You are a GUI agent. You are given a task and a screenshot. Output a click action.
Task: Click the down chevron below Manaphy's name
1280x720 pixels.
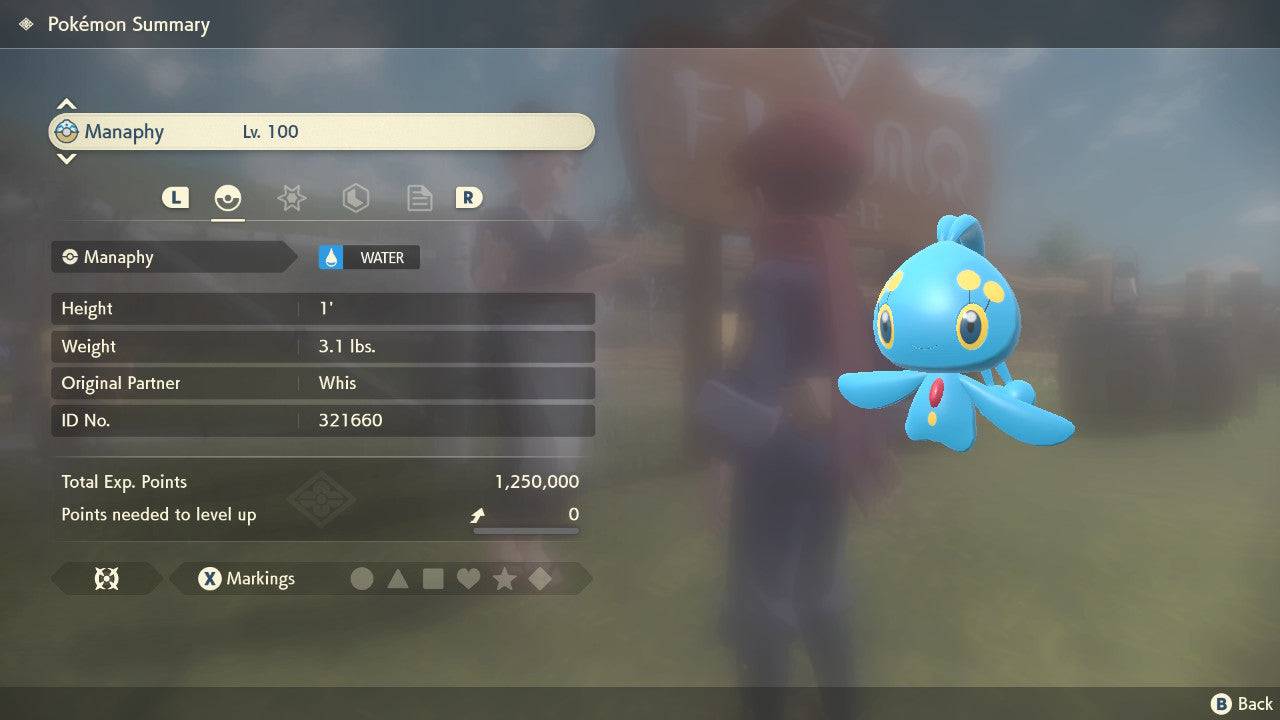[x=66, y=158]
